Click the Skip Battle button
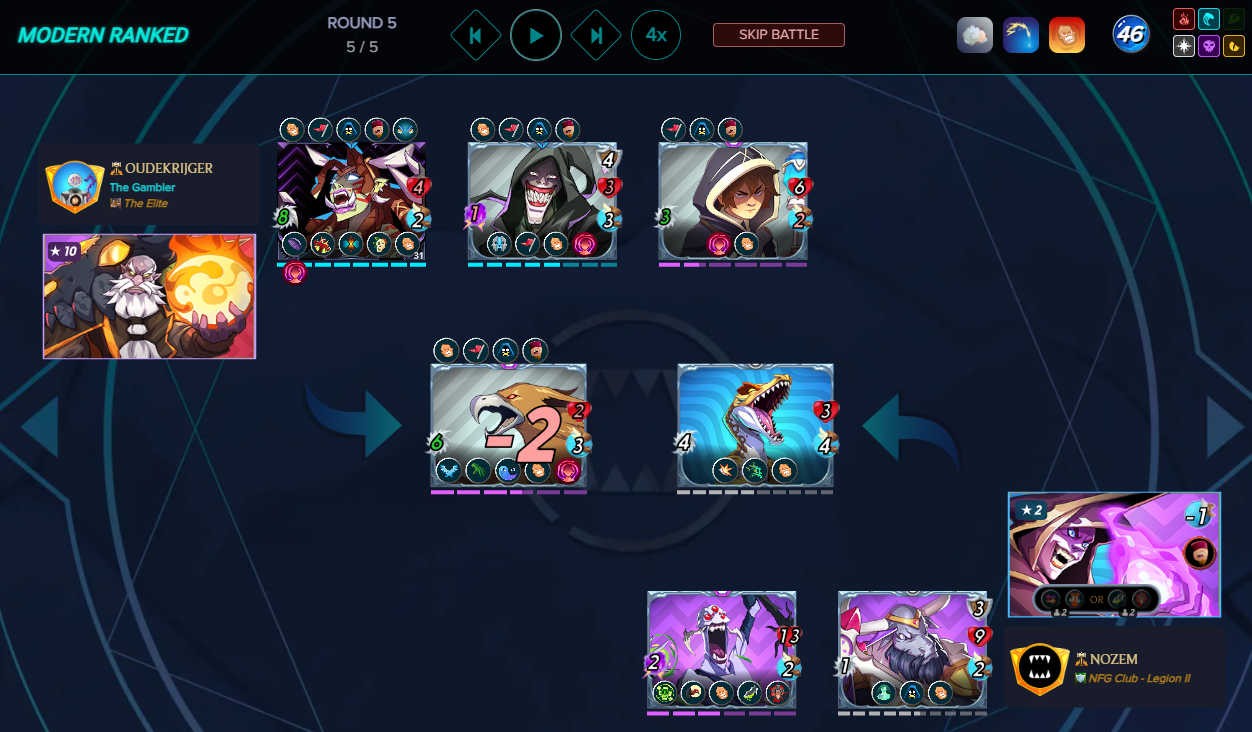Screen dimensions: 1252x732 [778, 35]
